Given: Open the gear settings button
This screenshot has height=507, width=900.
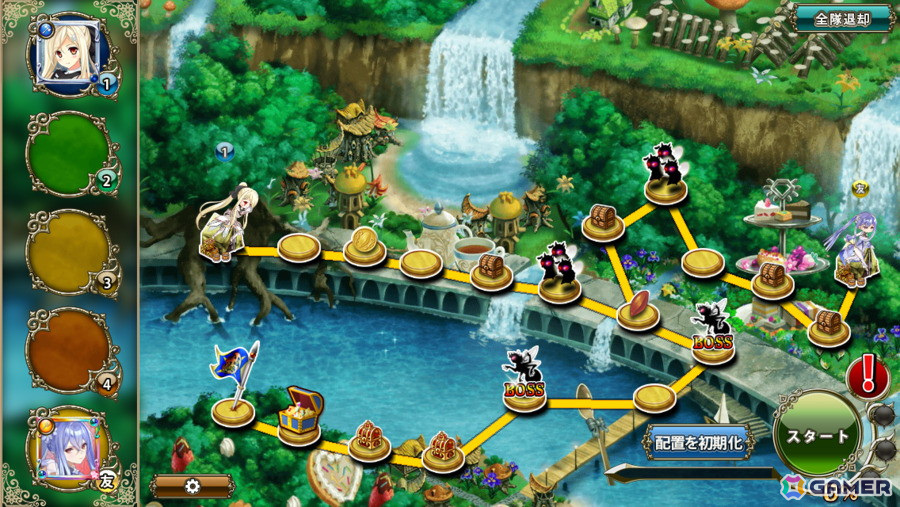Looking at the screenshot, I should (x=193, y=486).
